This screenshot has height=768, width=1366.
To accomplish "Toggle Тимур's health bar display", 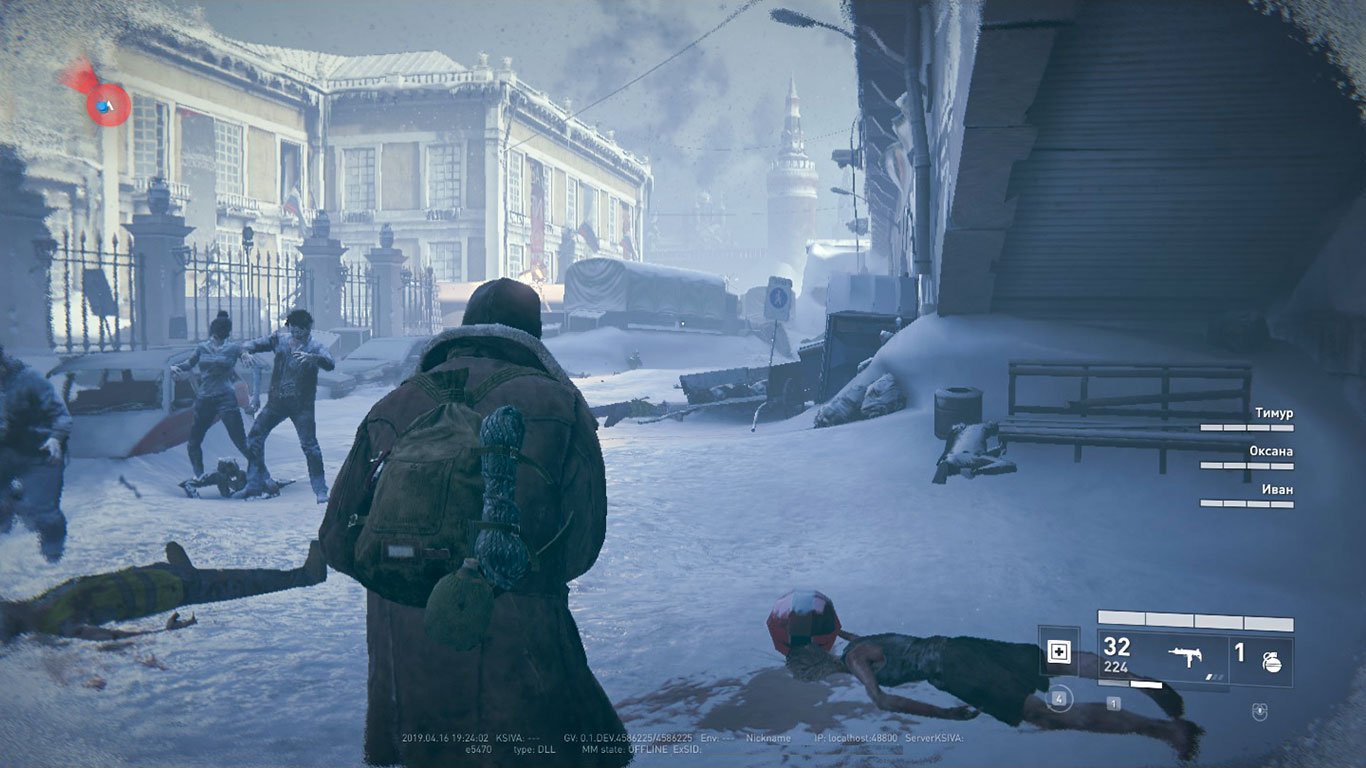I will [1247, 427].
